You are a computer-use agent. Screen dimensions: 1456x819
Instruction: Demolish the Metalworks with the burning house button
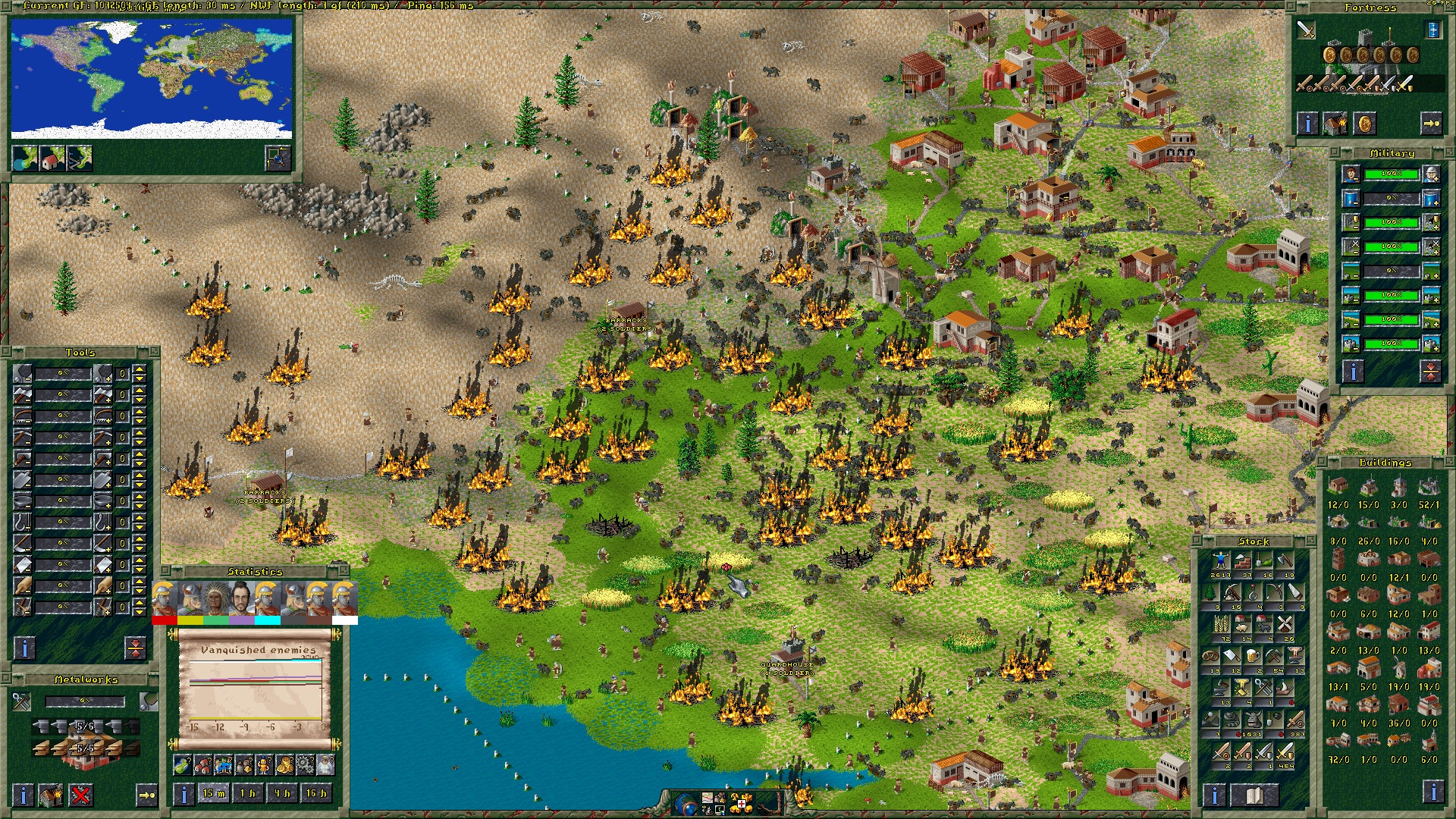(x=51, y=795)
